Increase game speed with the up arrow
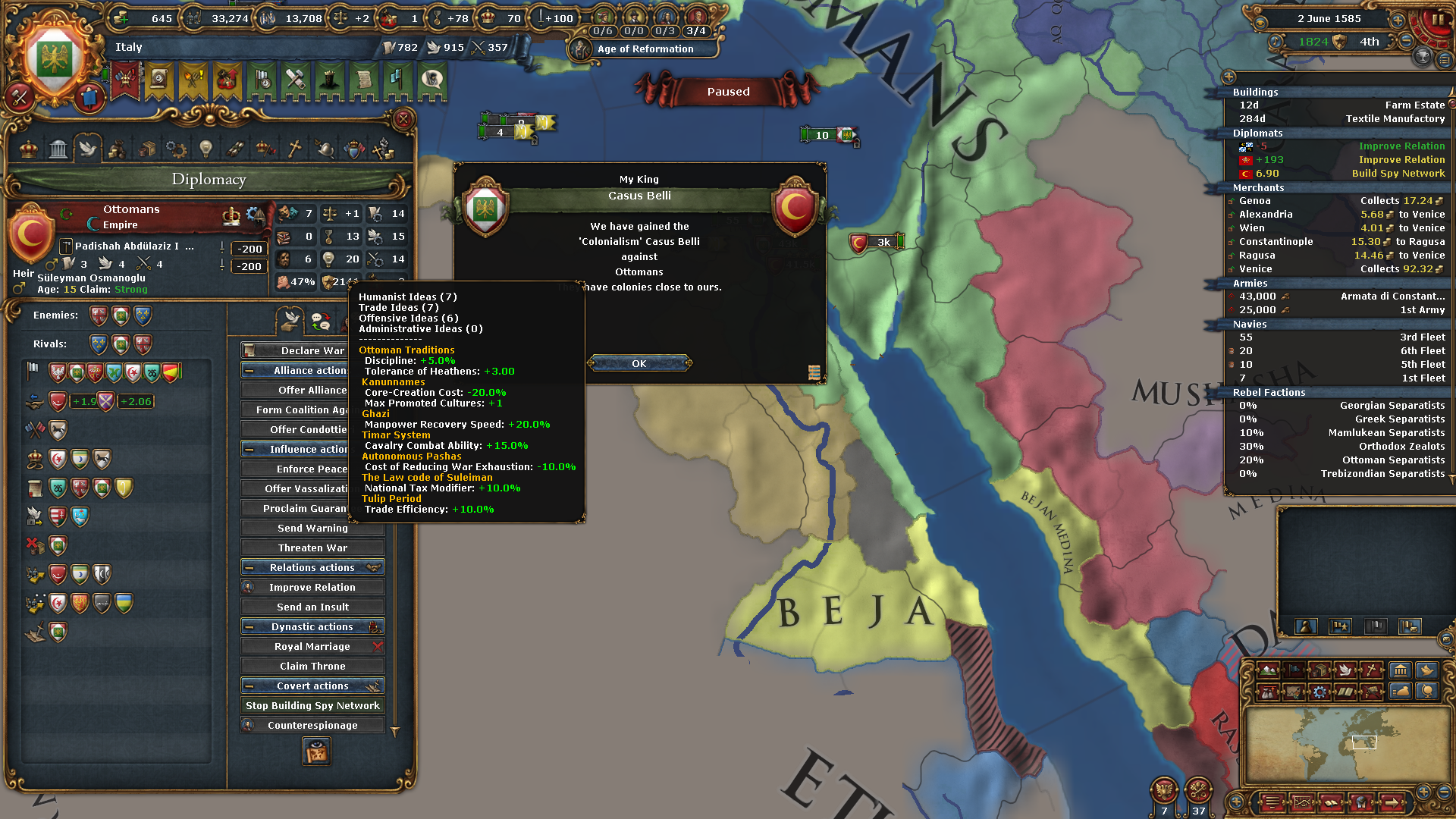The width and height of the screenshot is (1456, 819). (1398, 20)
